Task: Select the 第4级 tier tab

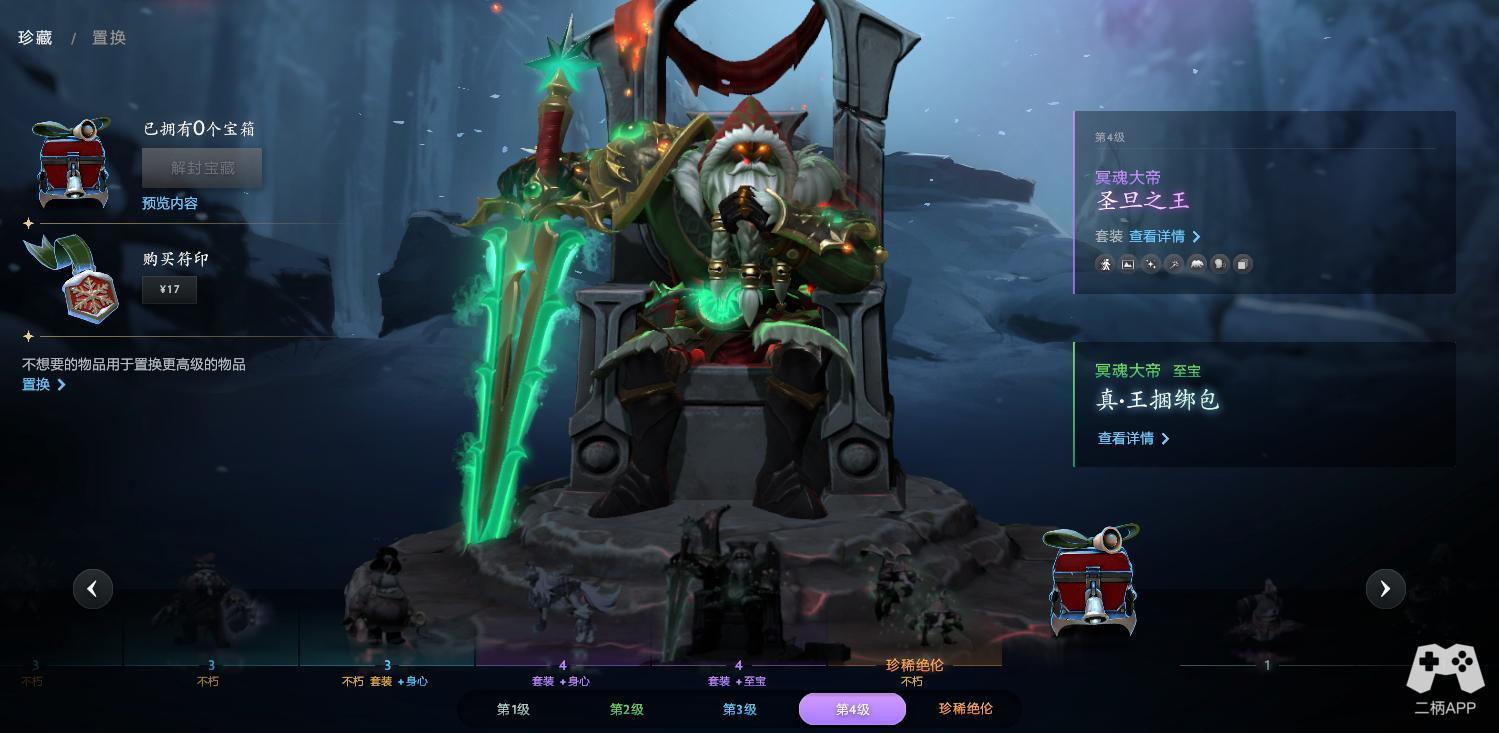Action: pos(852,709)
